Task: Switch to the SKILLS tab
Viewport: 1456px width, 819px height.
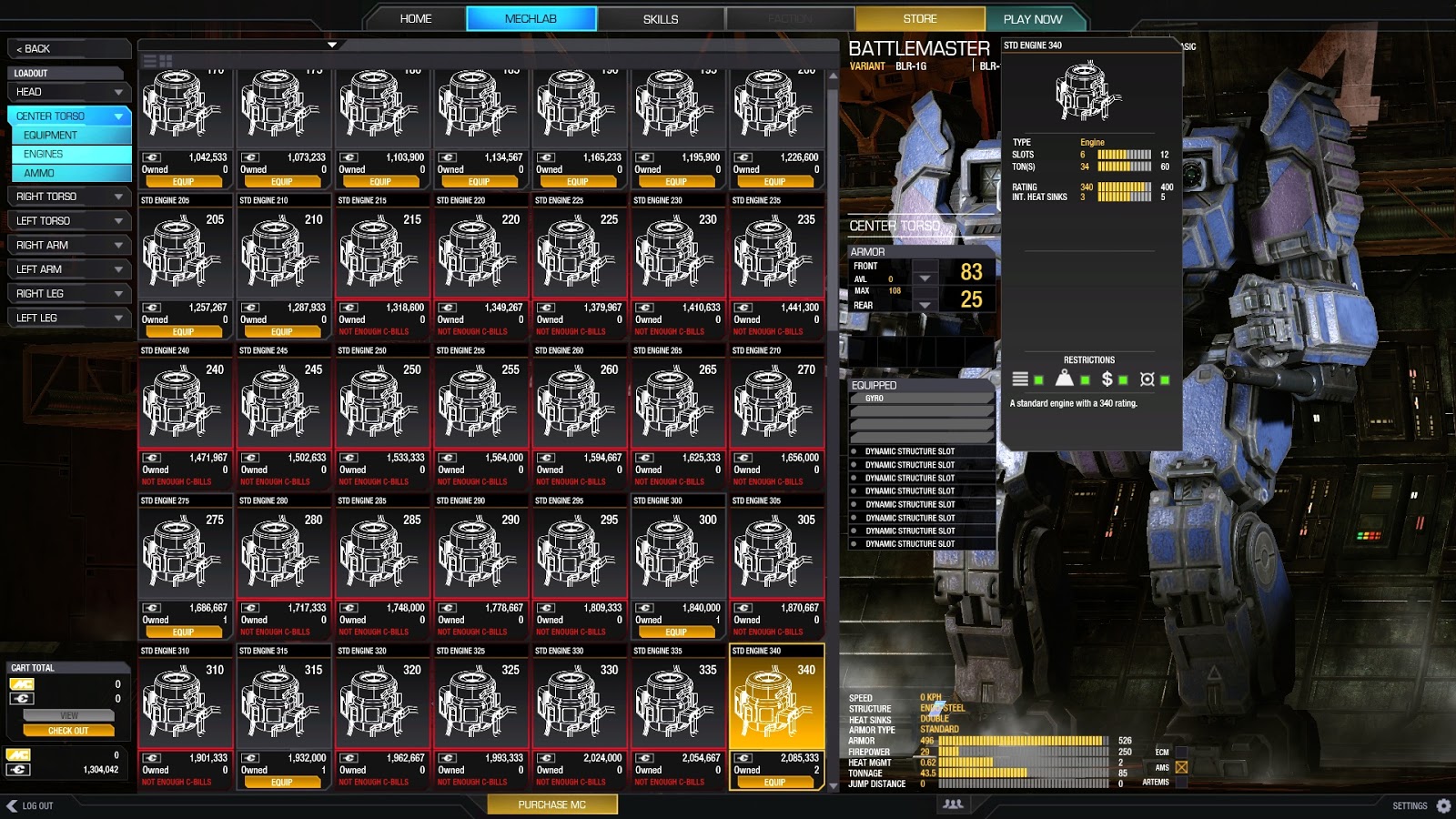Action: pyautogui.click(x=661, y=18)
